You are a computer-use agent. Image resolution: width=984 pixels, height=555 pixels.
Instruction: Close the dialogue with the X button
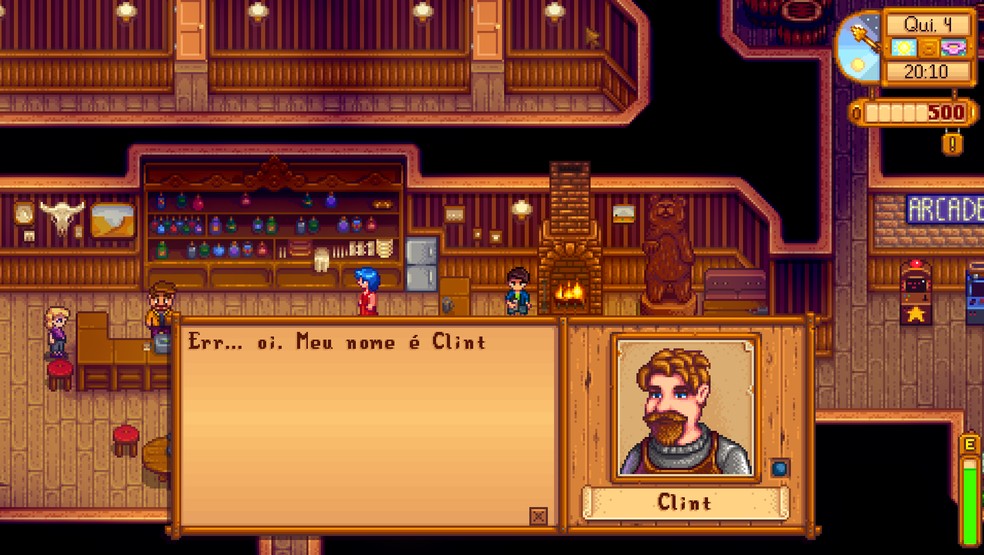538,516
